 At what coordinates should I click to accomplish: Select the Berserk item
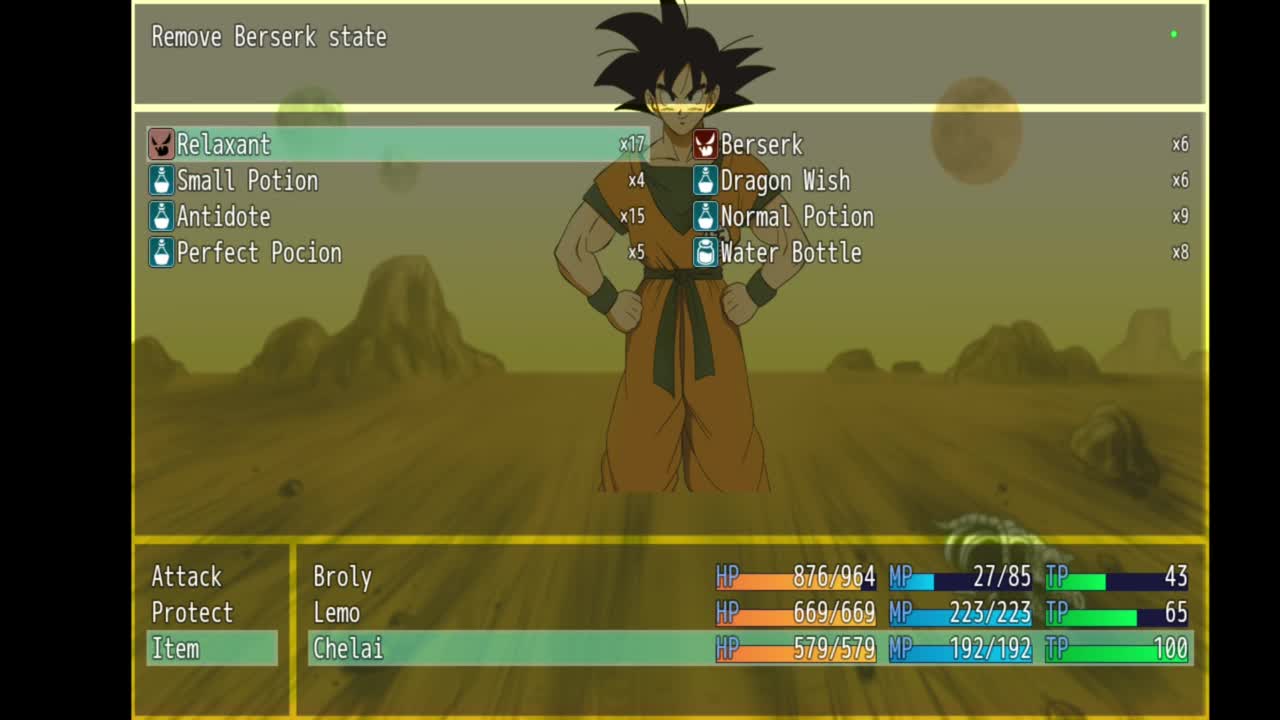click(x=761, y=145)
